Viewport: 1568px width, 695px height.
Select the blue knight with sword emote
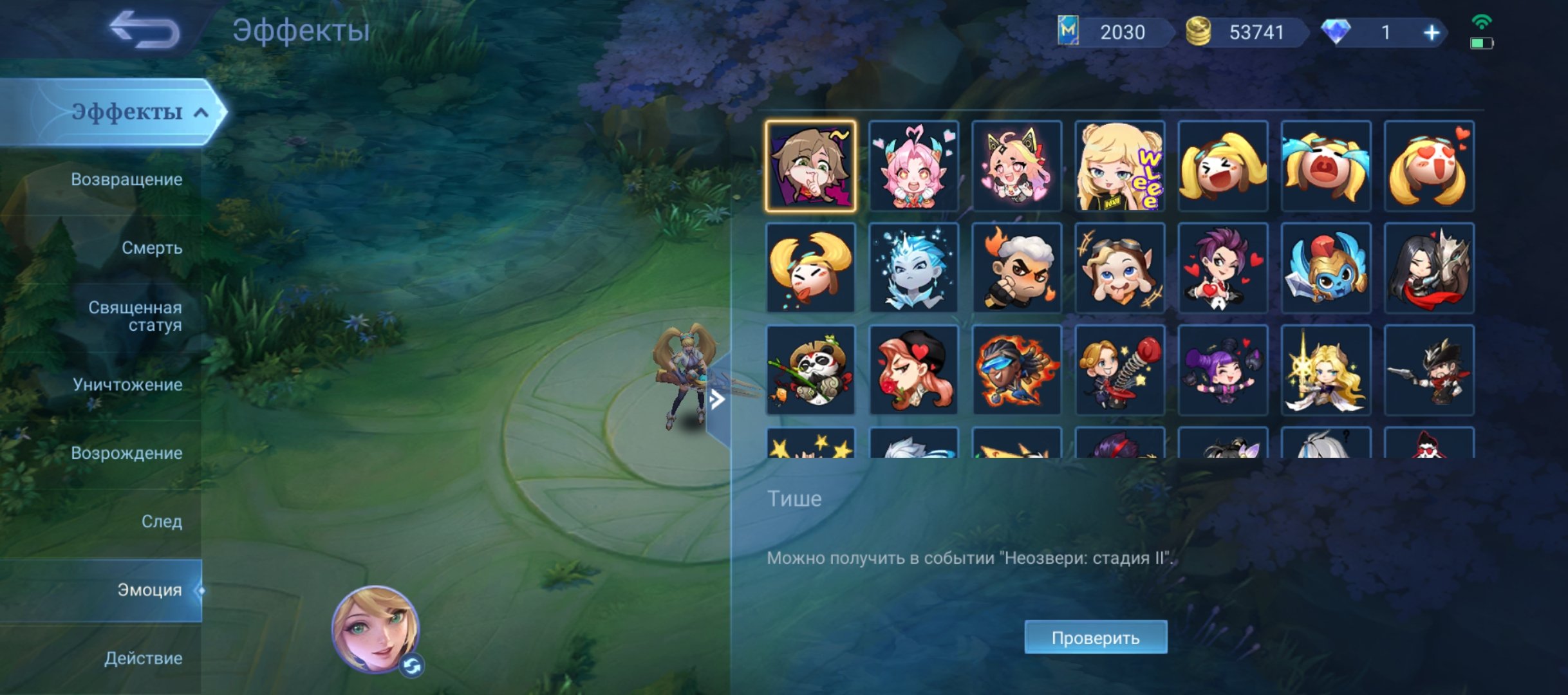click(1326, 270)
